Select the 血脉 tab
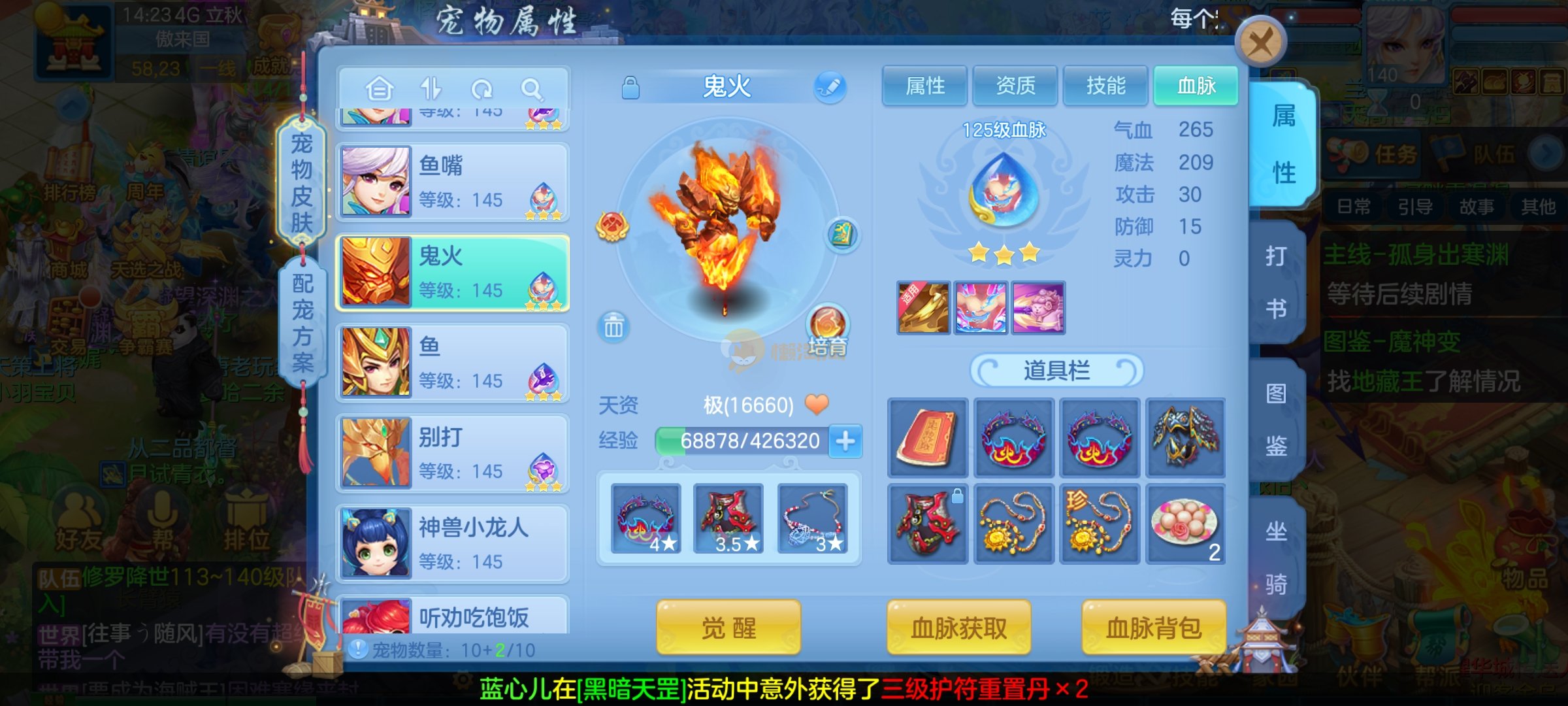Image resolution: width=1568 pixels, height=706 pixels. tap(1196, 86)
